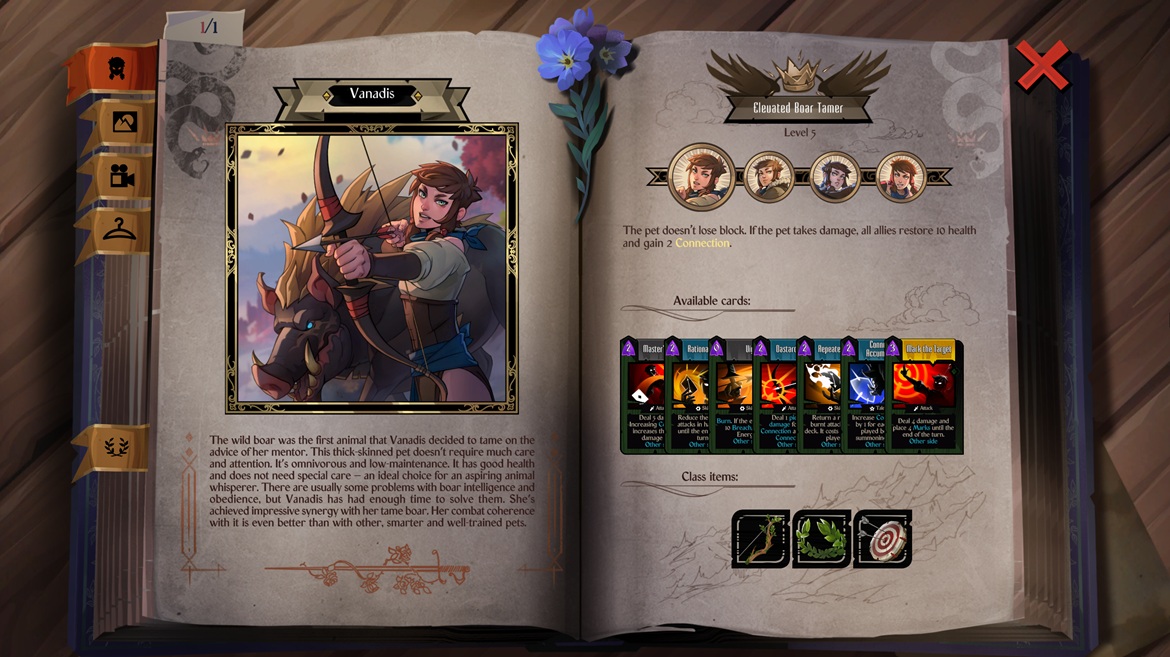Select the enlarged first class portrait
This screenshot has width=1170, height=657.
click(702, 177)
